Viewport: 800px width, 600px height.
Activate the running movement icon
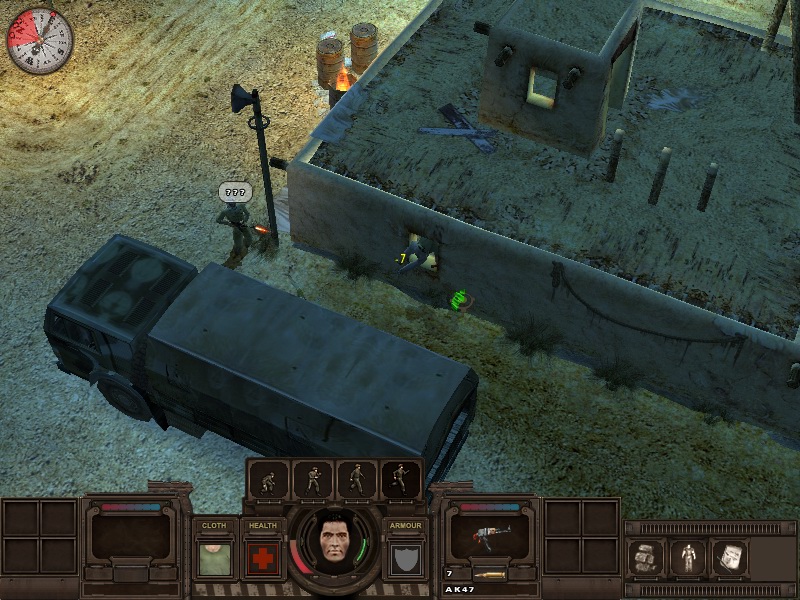tap(401, 481)
